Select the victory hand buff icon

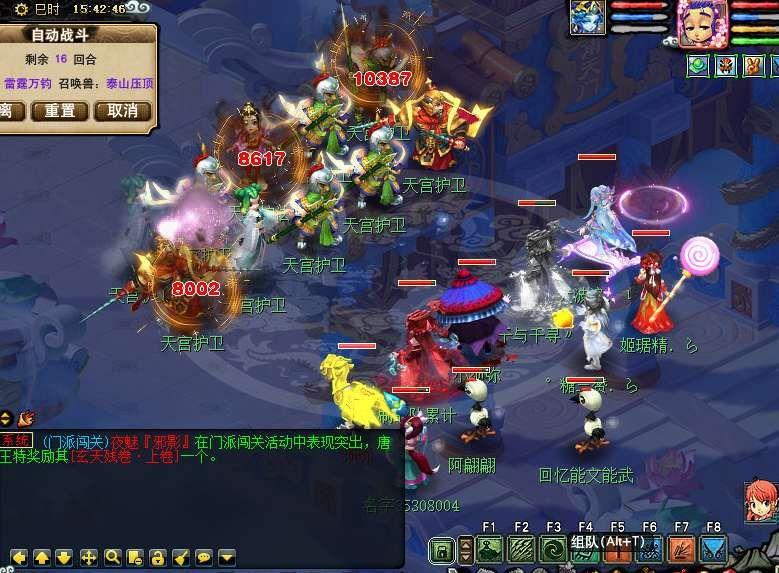point(752,66)
